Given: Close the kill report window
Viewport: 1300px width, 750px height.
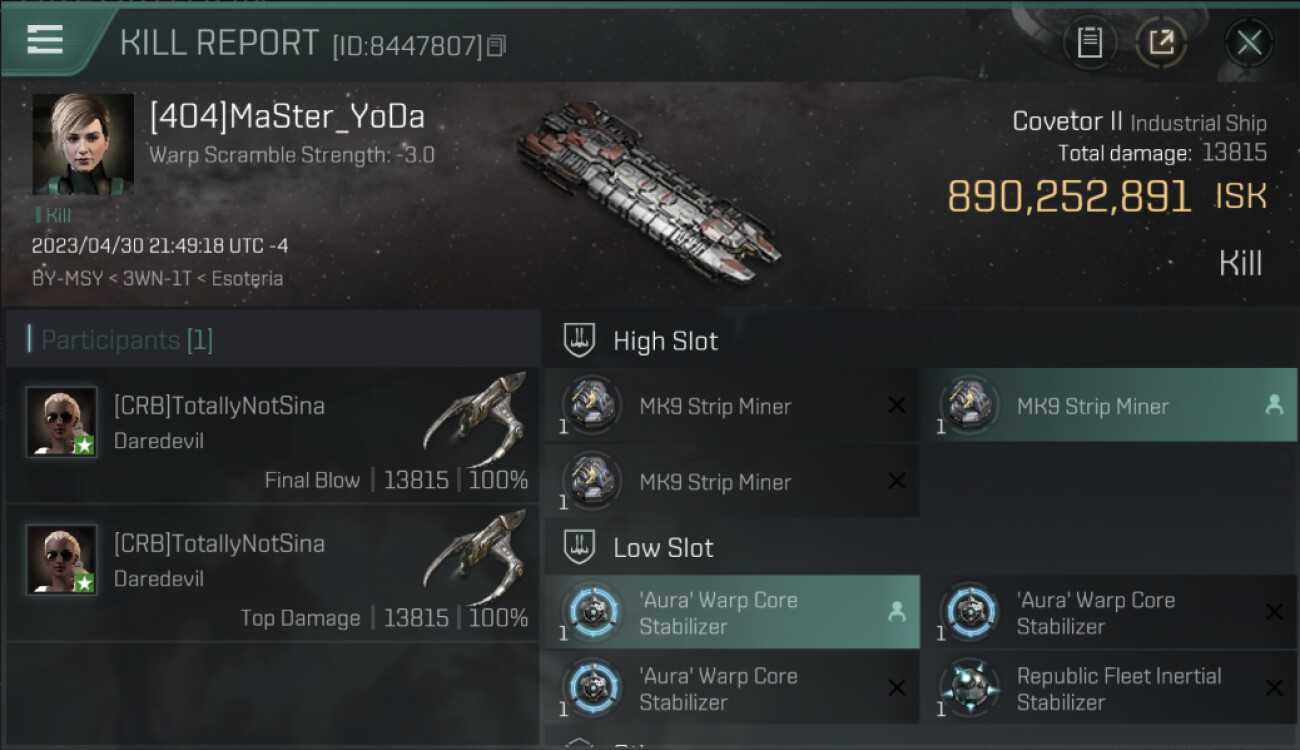Looking at the screenshot, I should pos(1249,42).
